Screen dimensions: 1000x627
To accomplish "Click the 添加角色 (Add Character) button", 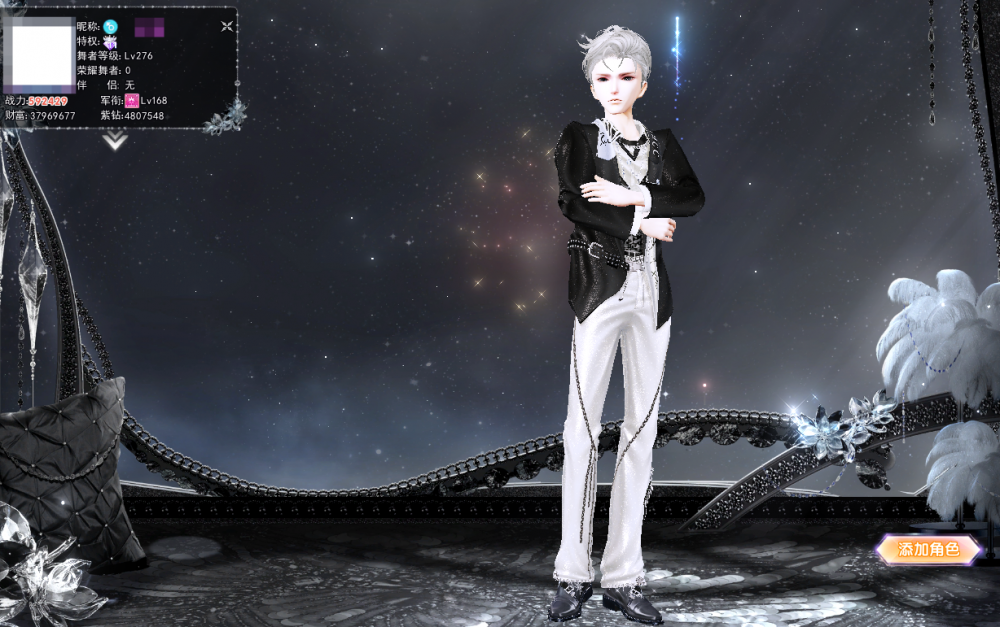I will click(929, 549).
